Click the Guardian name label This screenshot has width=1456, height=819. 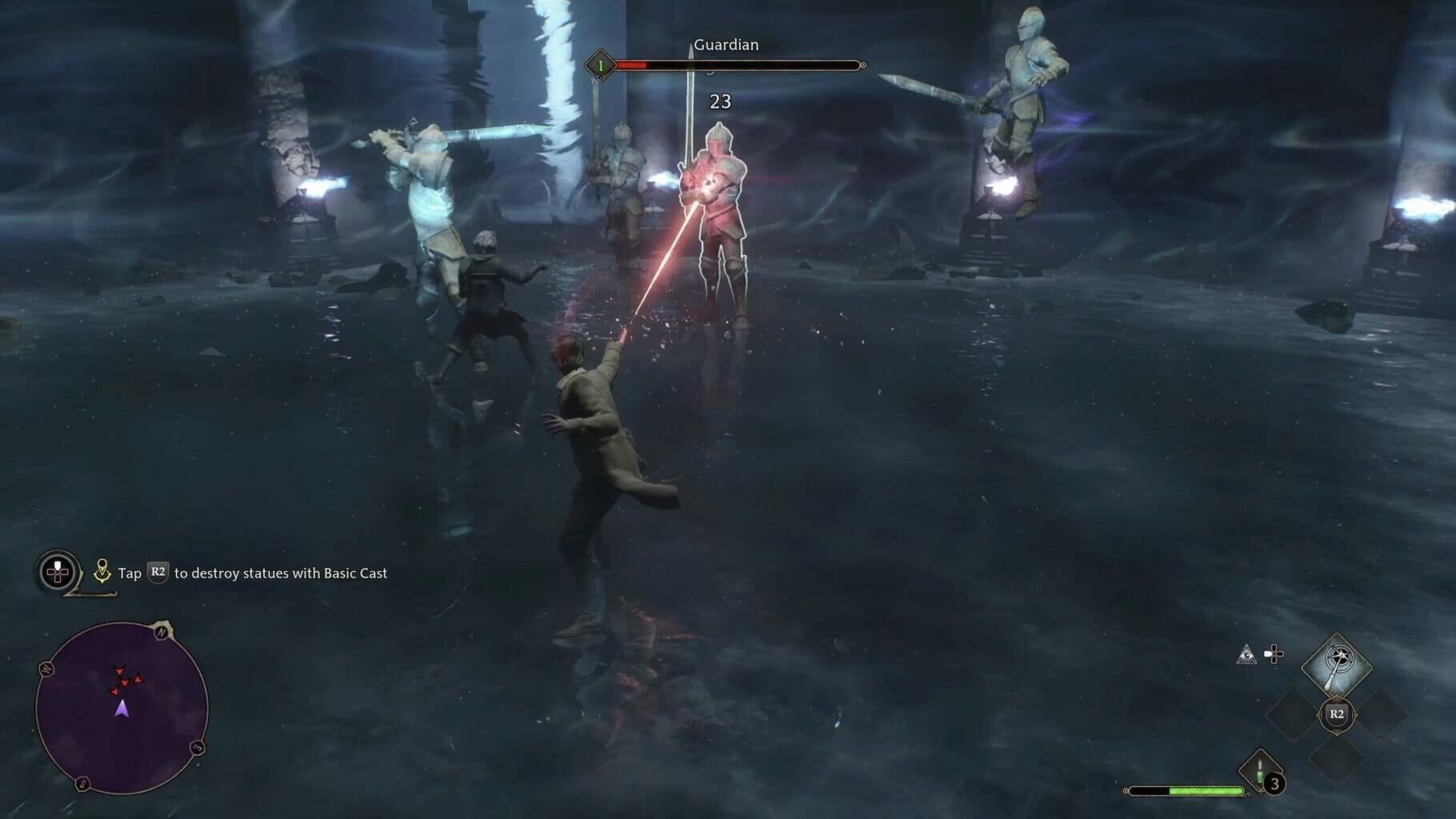point(726,46)
